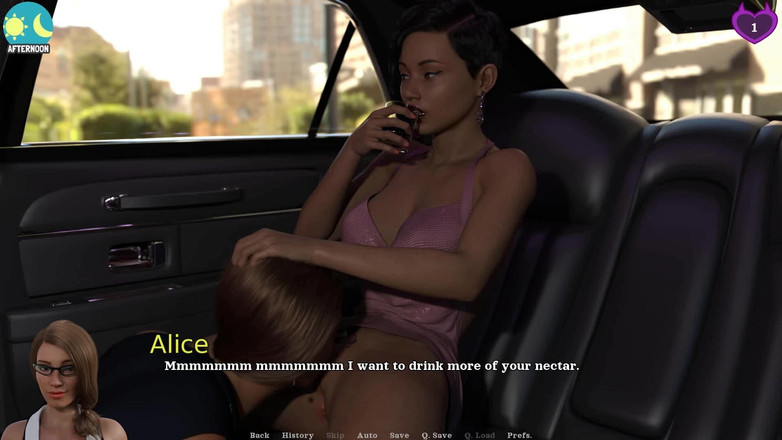
Task: Open the dialogue History log
Action: point(297,435)
